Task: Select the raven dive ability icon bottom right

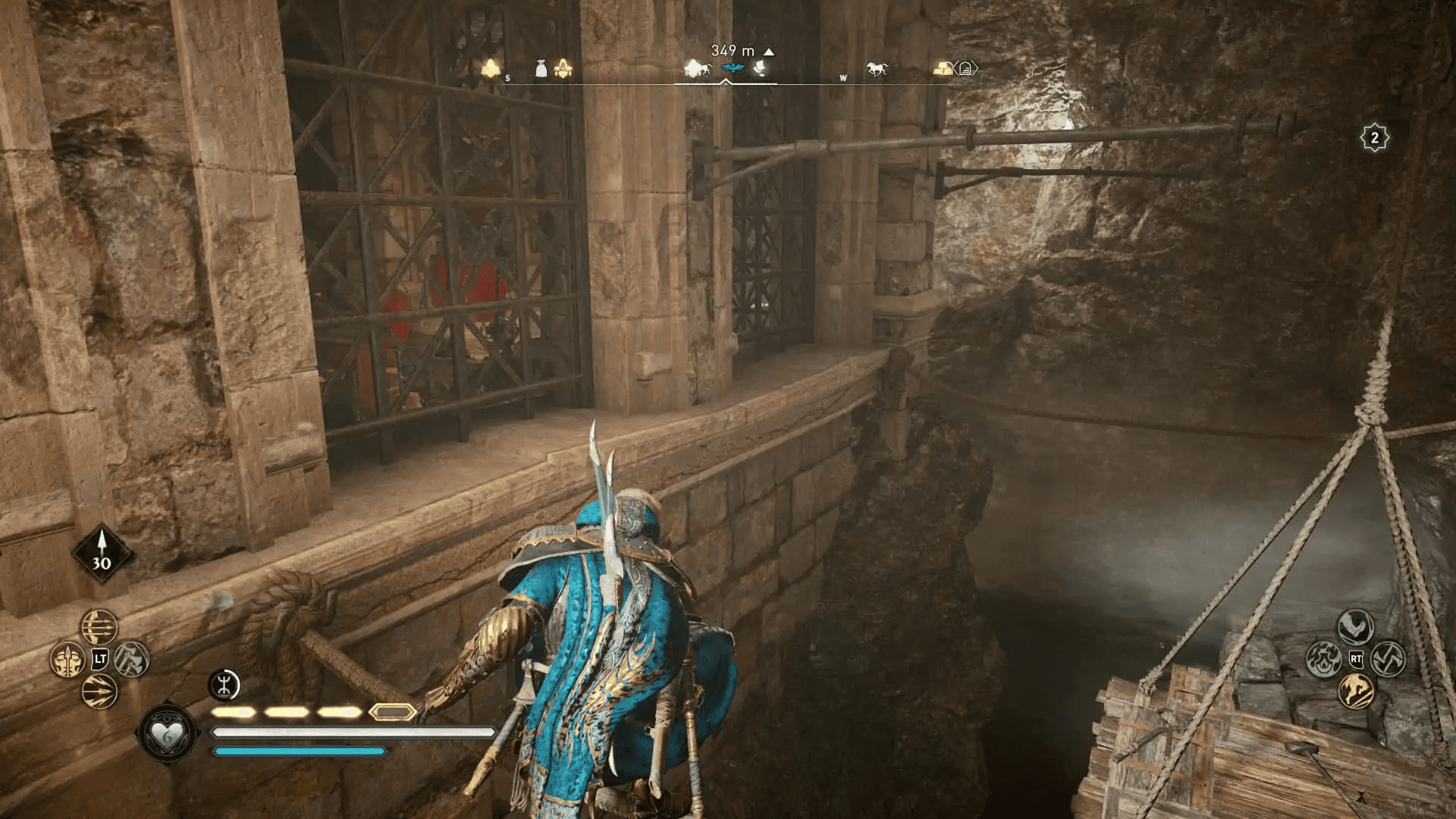Action: pos(1356,625)
